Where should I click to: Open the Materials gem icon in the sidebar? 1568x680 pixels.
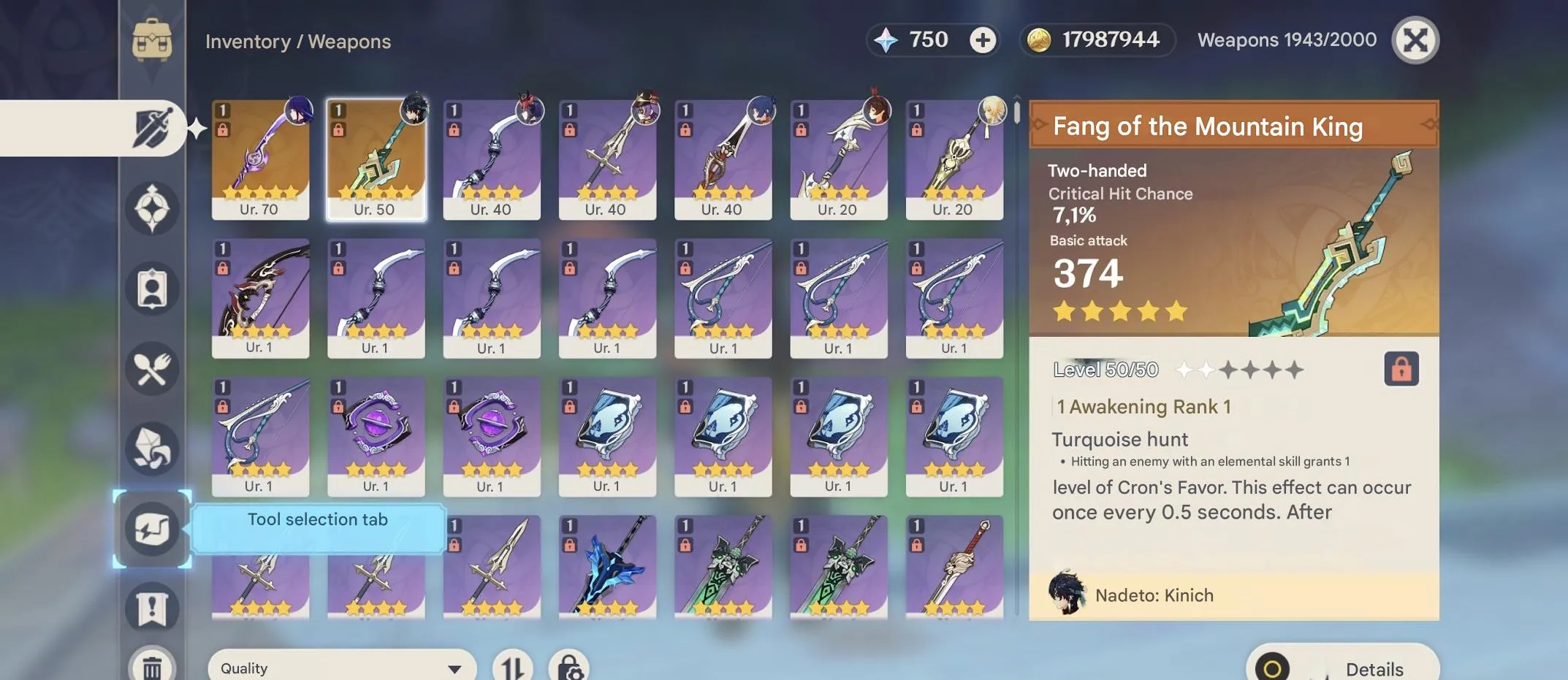point(151,450)
